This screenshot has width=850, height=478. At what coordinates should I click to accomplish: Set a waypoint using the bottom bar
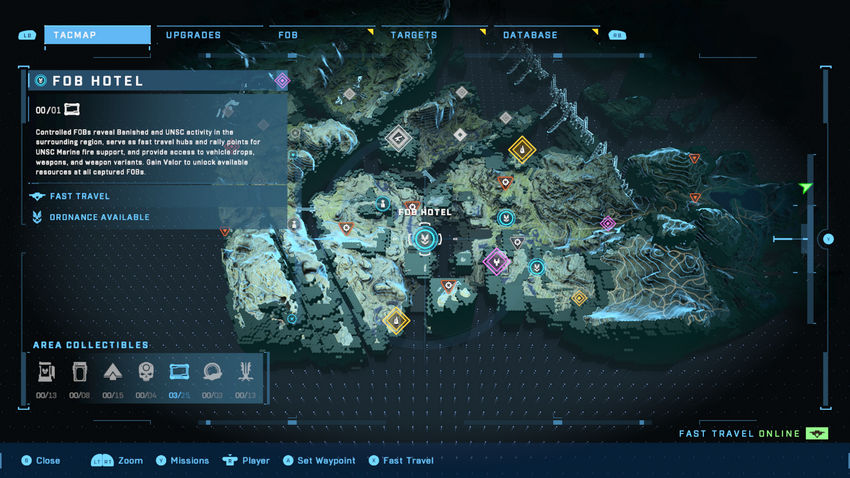click(318, 461)
